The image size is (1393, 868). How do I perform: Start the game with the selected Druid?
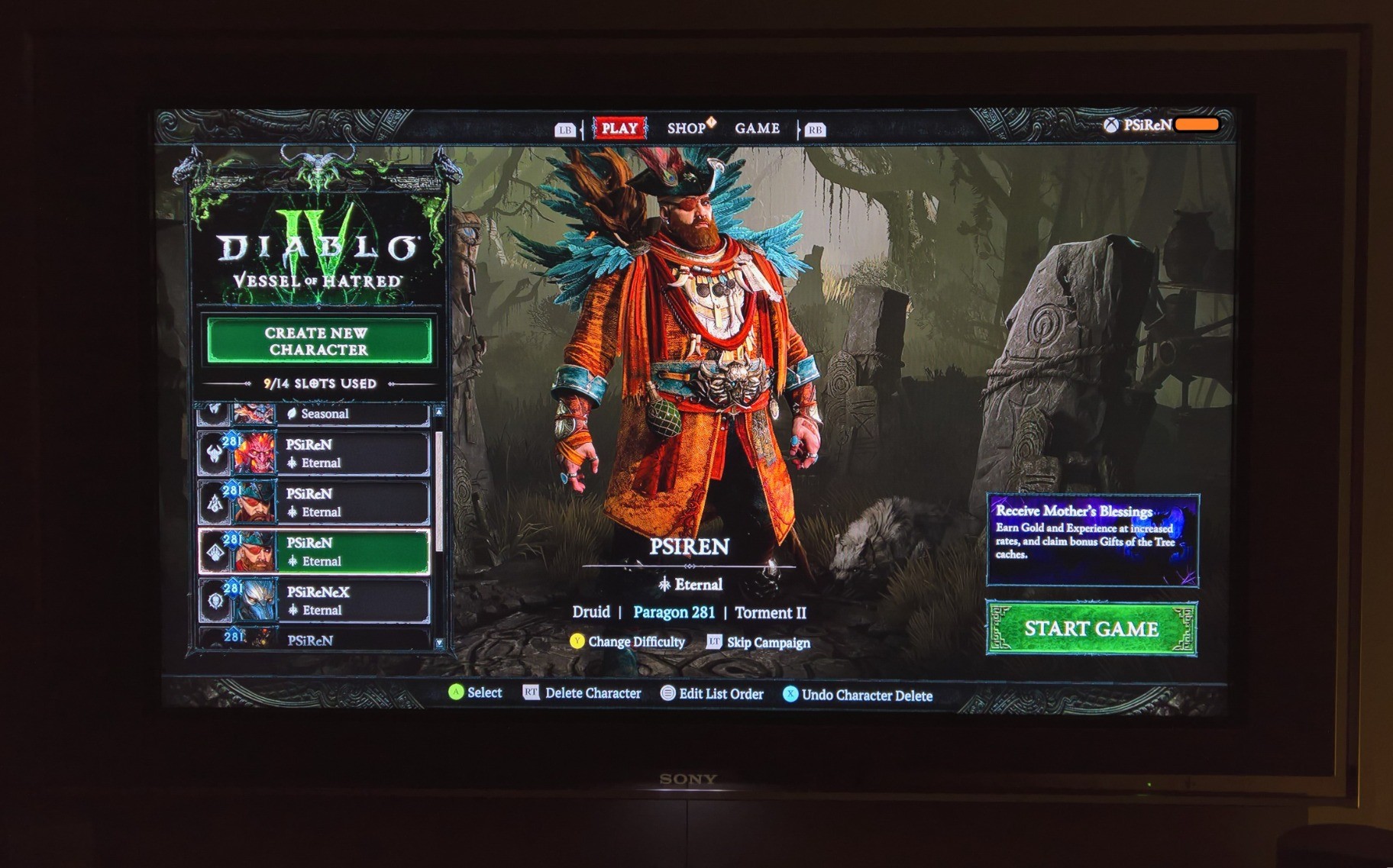1091,629
